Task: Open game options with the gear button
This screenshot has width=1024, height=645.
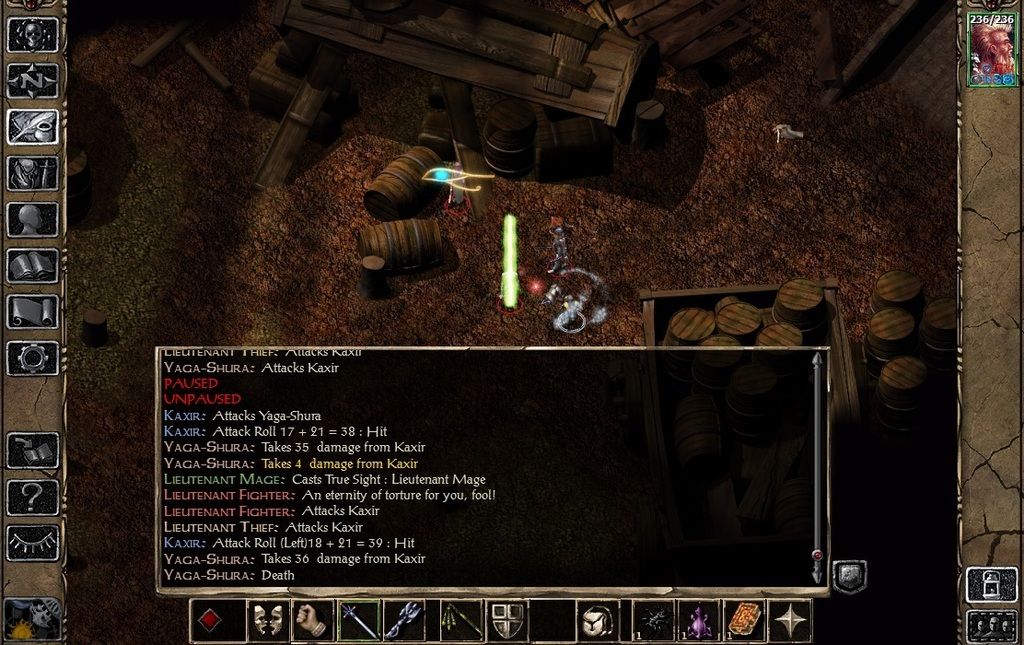Action: pyautogui.click(x=33, y=357)
